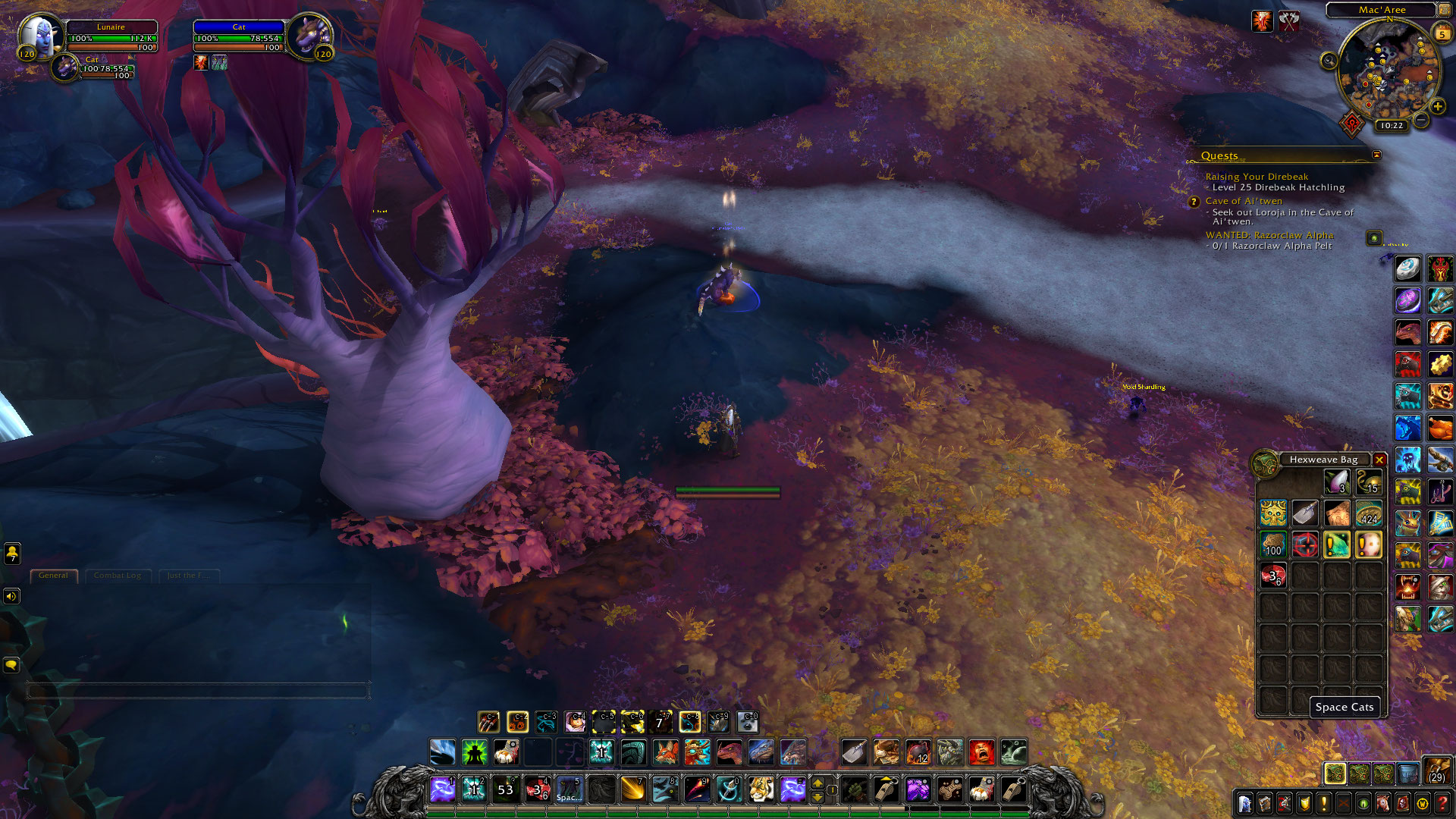
Task: Activate the tiger icon ability on action bar
Action: click(x=761, y=789)
